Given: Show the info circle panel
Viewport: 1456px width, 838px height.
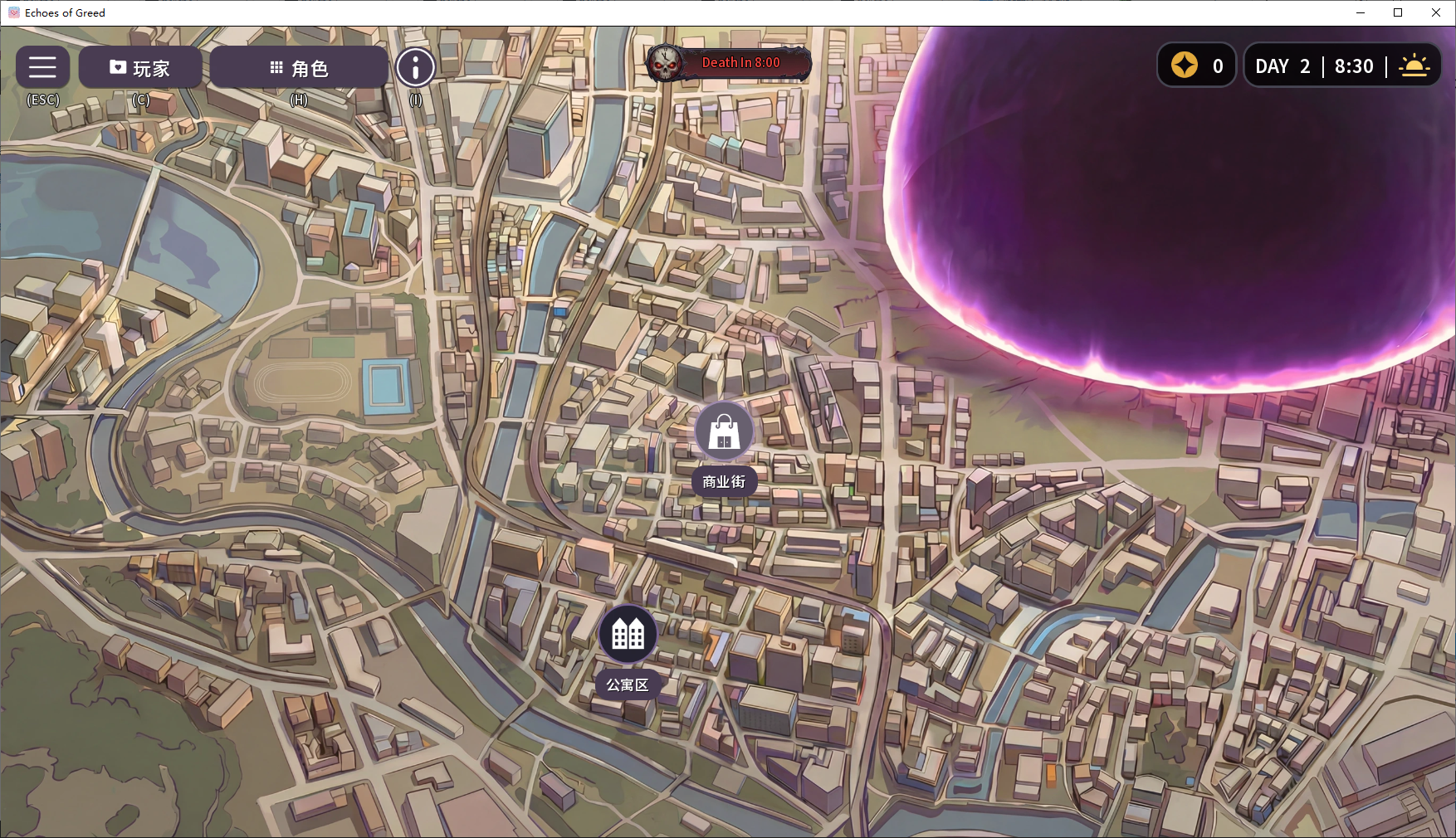Looking at the screenshot, I should pyautogui.click(x=415, y=67).
